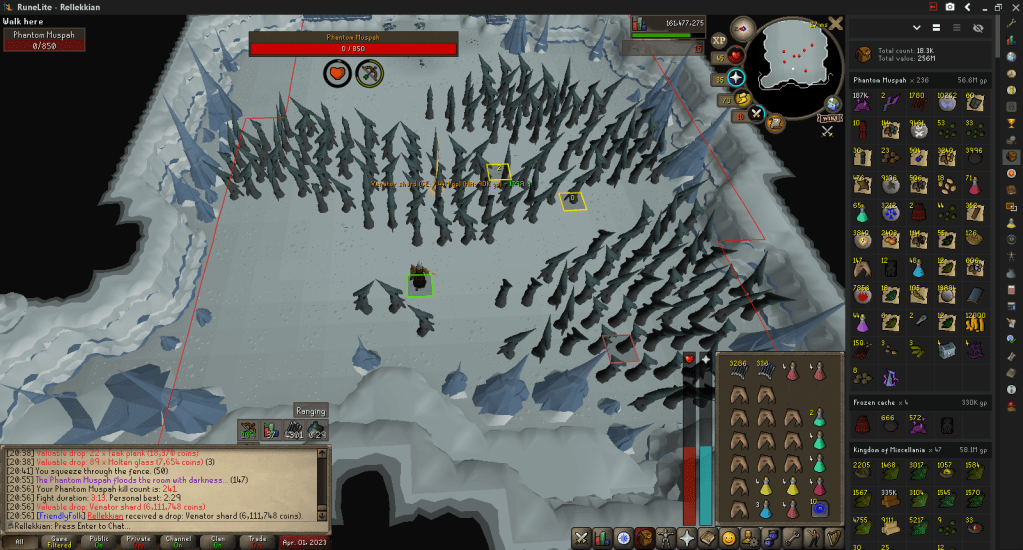Toggle the quick-prayers orb
Image resolution: width=1023 pixels, height=550 pixels.
(736, 77)
